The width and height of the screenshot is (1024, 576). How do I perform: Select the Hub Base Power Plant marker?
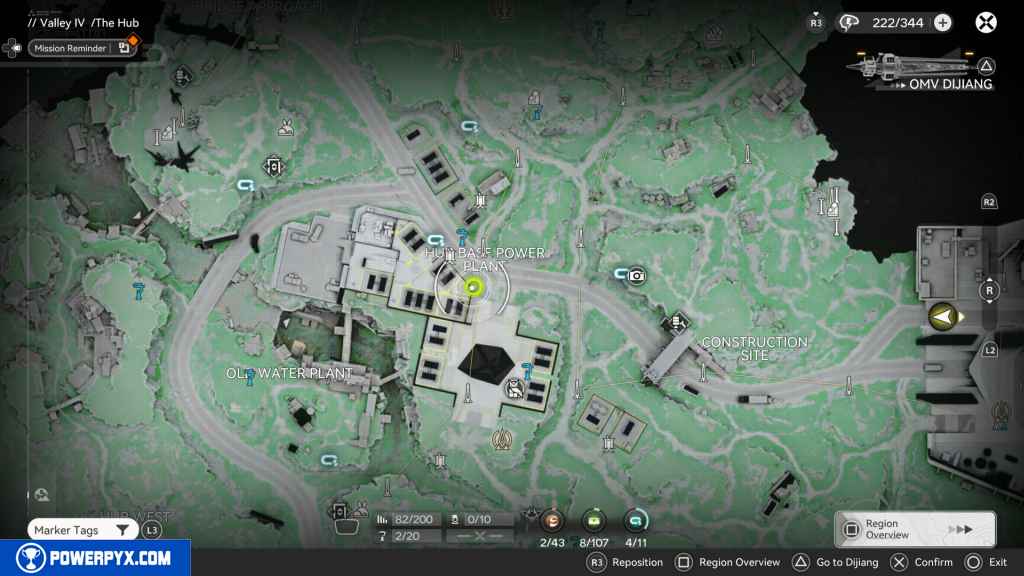point(473,287)
